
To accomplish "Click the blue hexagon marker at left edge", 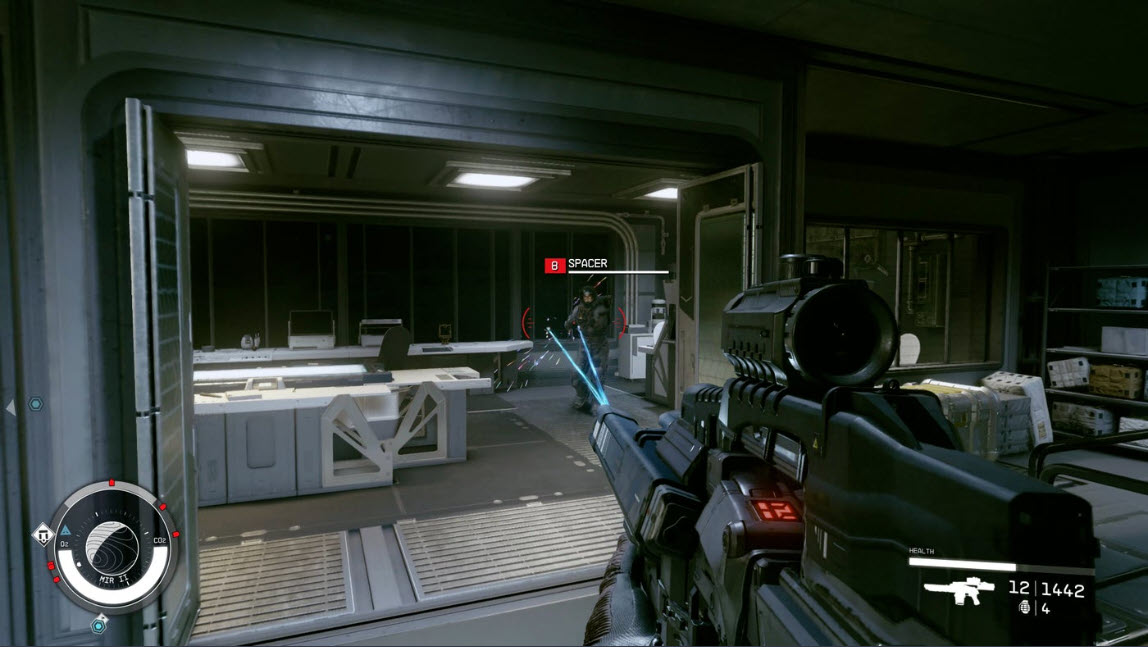I will pos(36,404).
